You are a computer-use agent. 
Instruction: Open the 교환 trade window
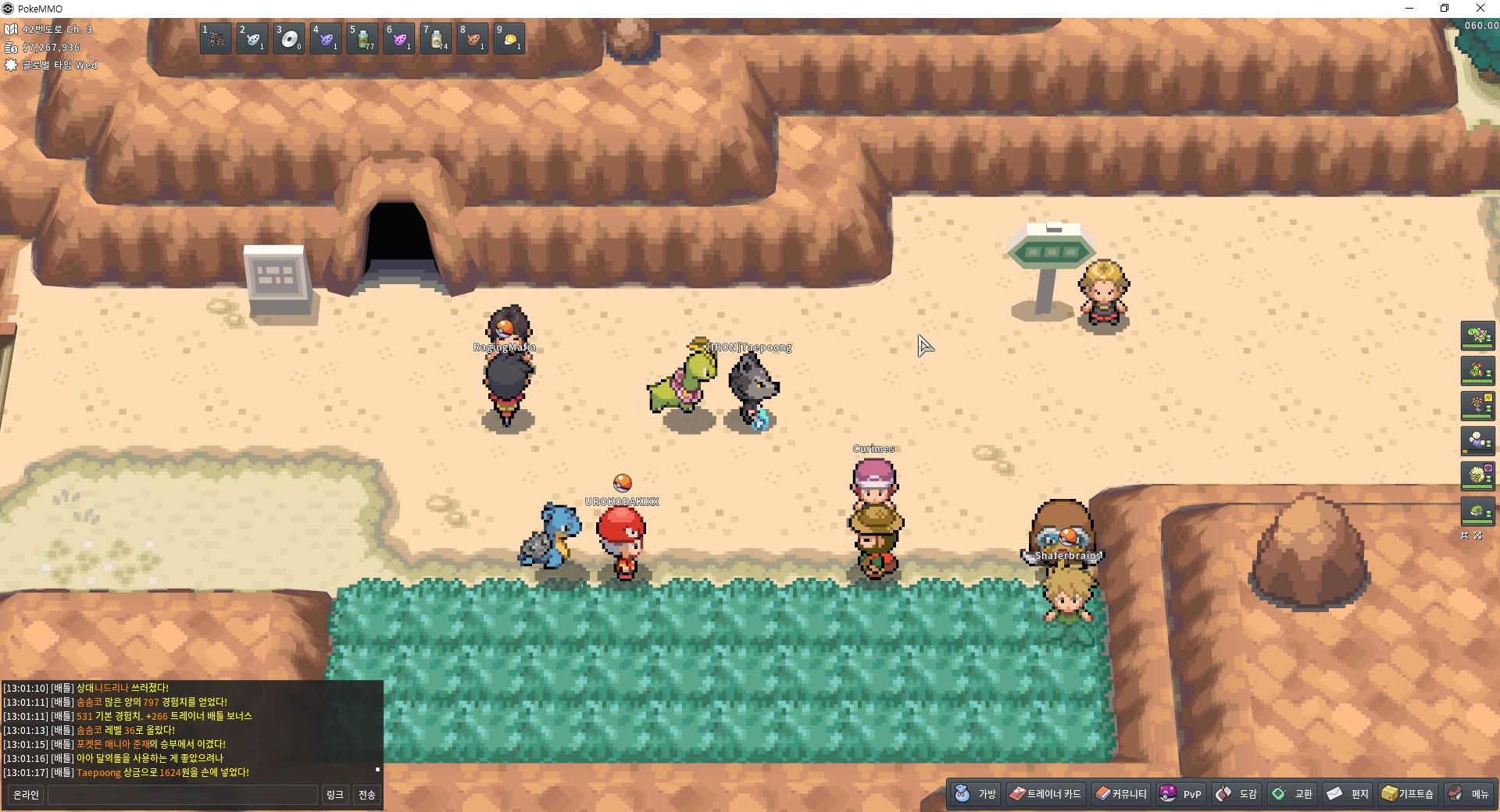pos(1292,794)
